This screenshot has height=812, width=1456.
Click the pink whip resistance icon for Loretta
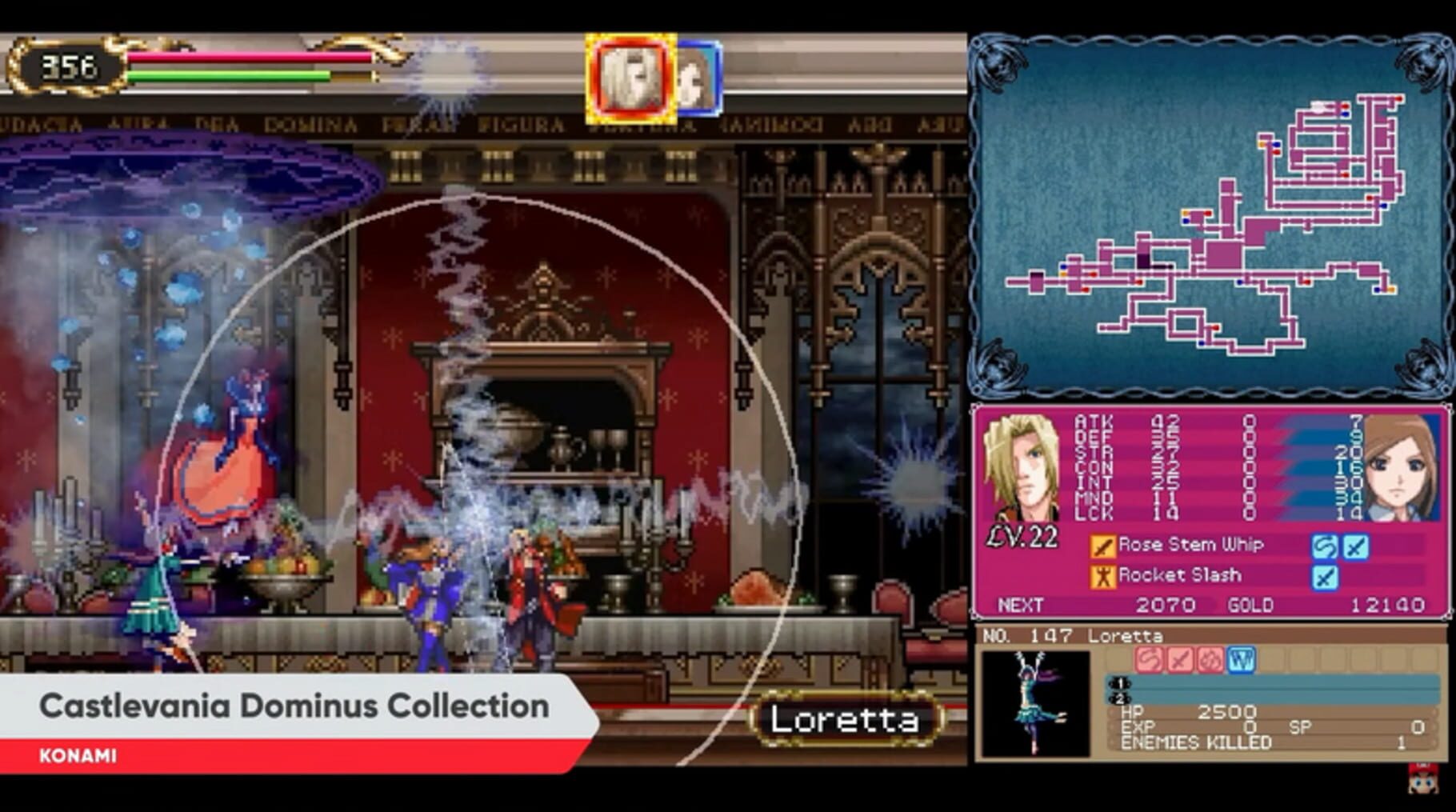(x=1151, y=659)
